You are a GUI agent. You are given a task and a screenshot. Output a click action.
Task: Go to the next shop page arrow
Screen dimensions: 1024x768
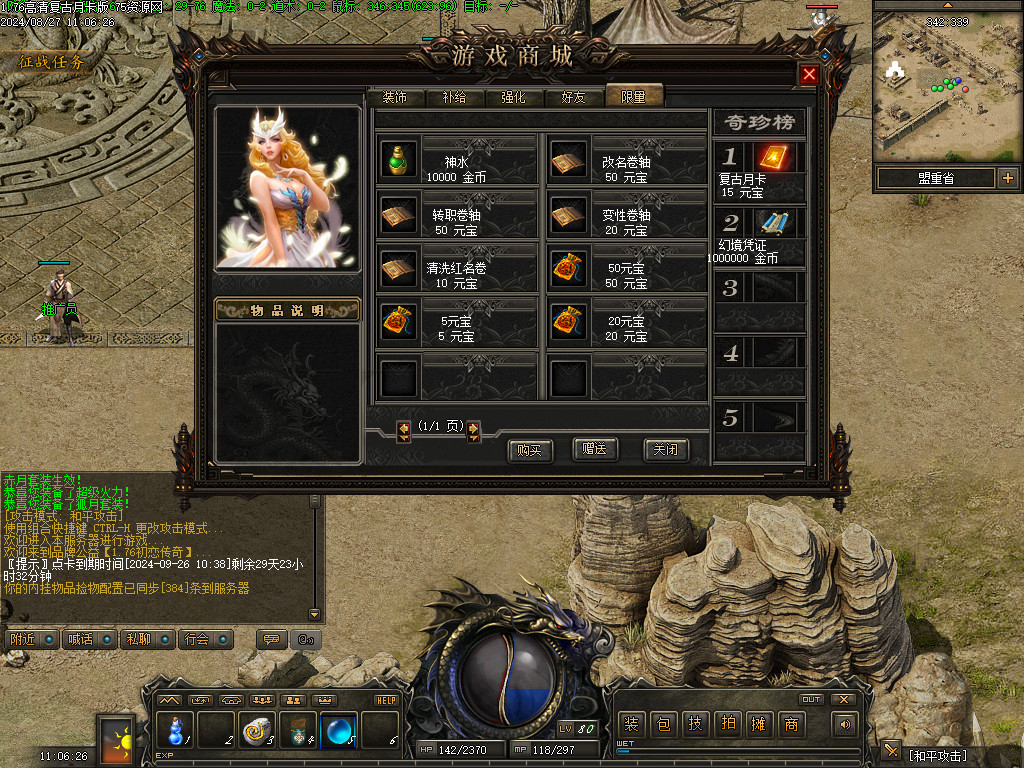[474, 431]
